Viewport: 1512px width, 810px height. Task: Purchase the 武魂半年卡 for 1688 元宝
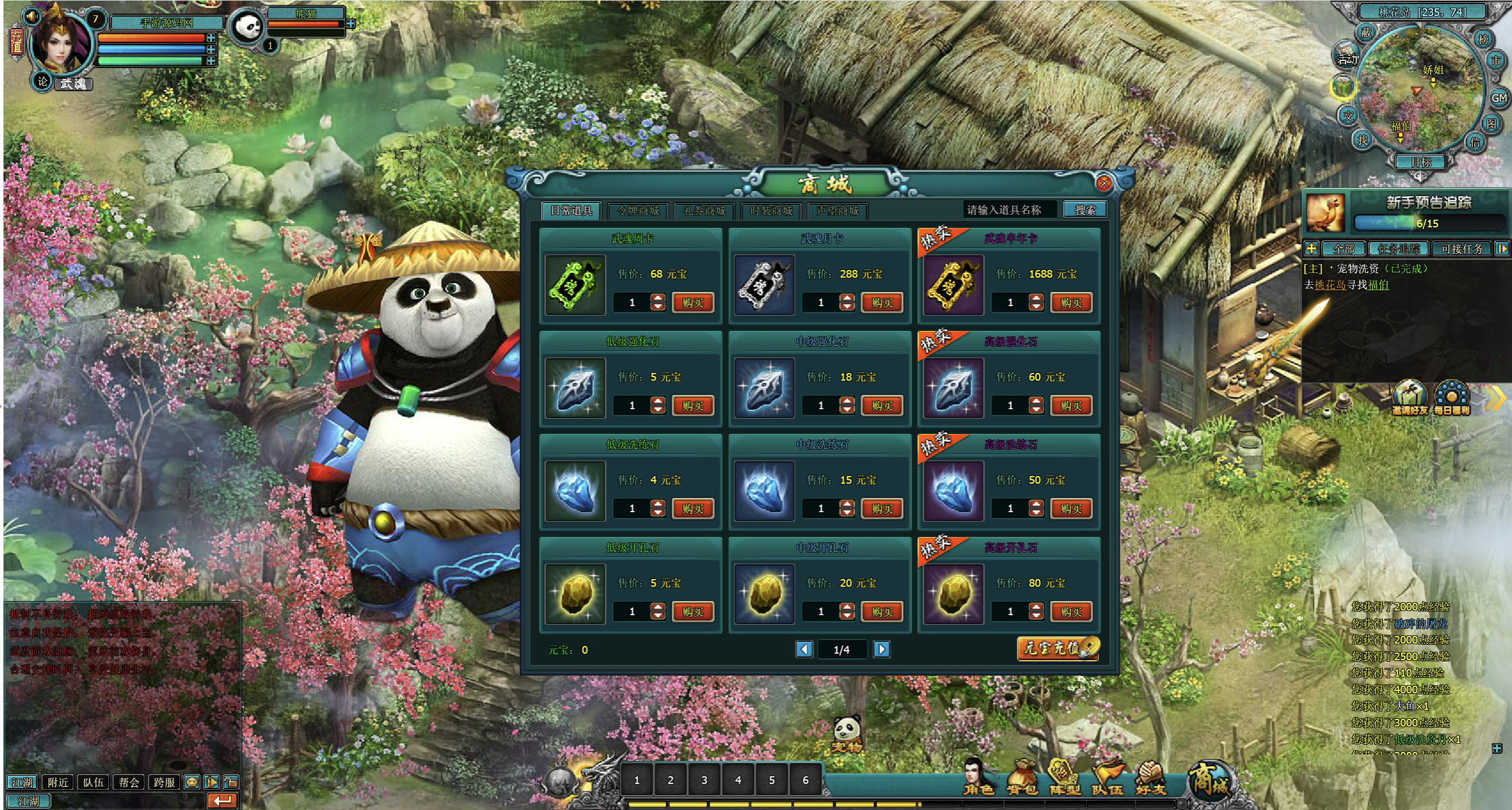pos(1071,303)
